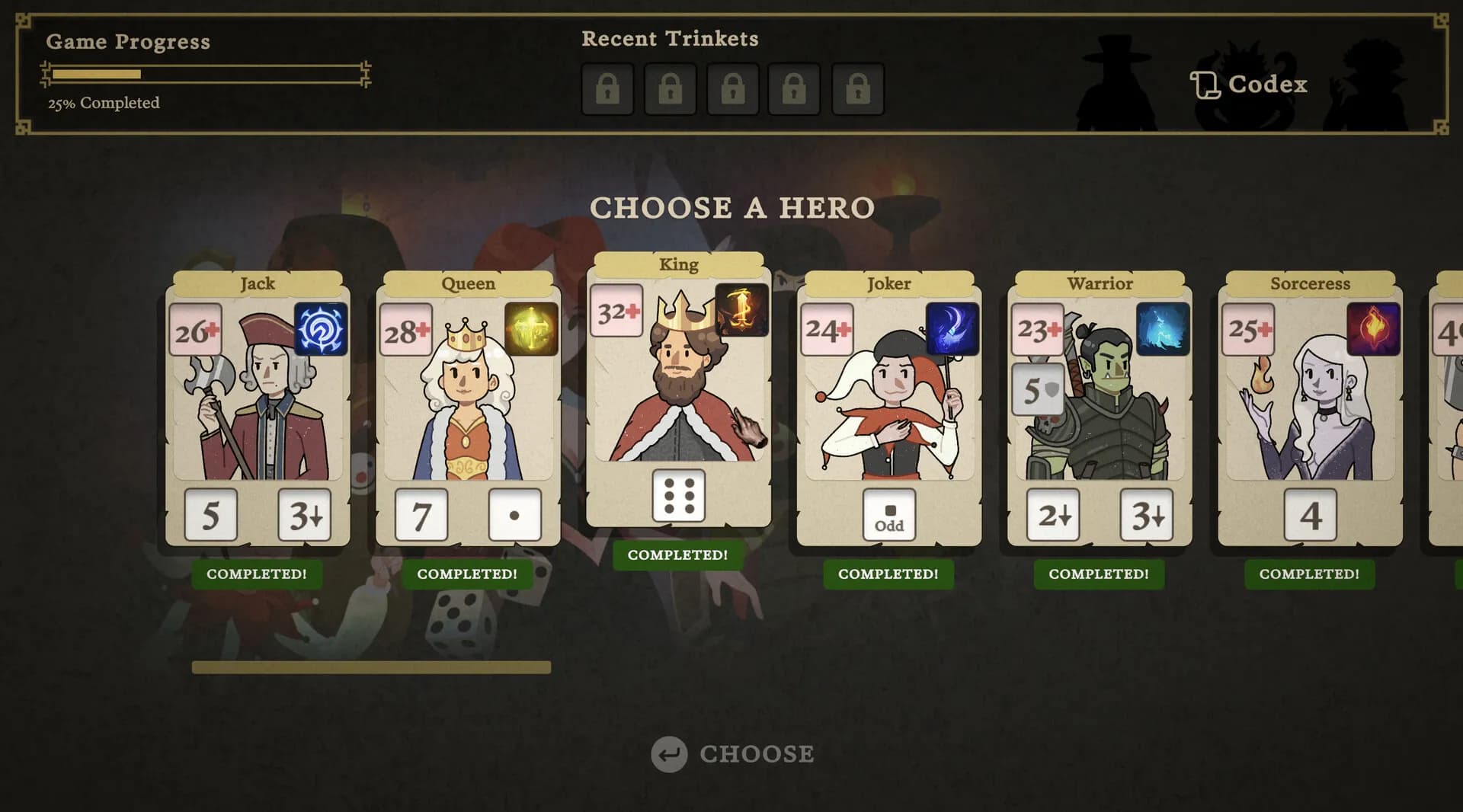Select the Joker's purple scepter ability icon
1463x812 pixels.
[x=954, y=329]
